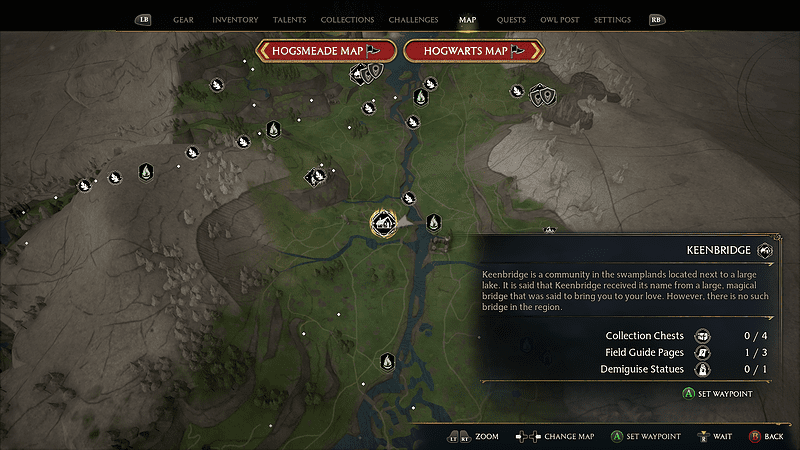This screenshot has width=800, height=450.
Task: Select the Keenbridge hamlet map marker
Action: [x=382, y=222]
